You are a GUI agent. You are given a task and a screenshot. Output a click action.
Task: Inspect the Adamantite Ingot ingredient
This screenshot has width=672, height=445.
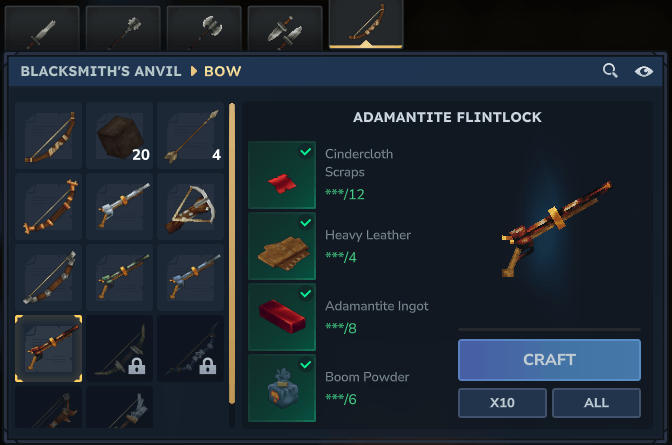282,317
